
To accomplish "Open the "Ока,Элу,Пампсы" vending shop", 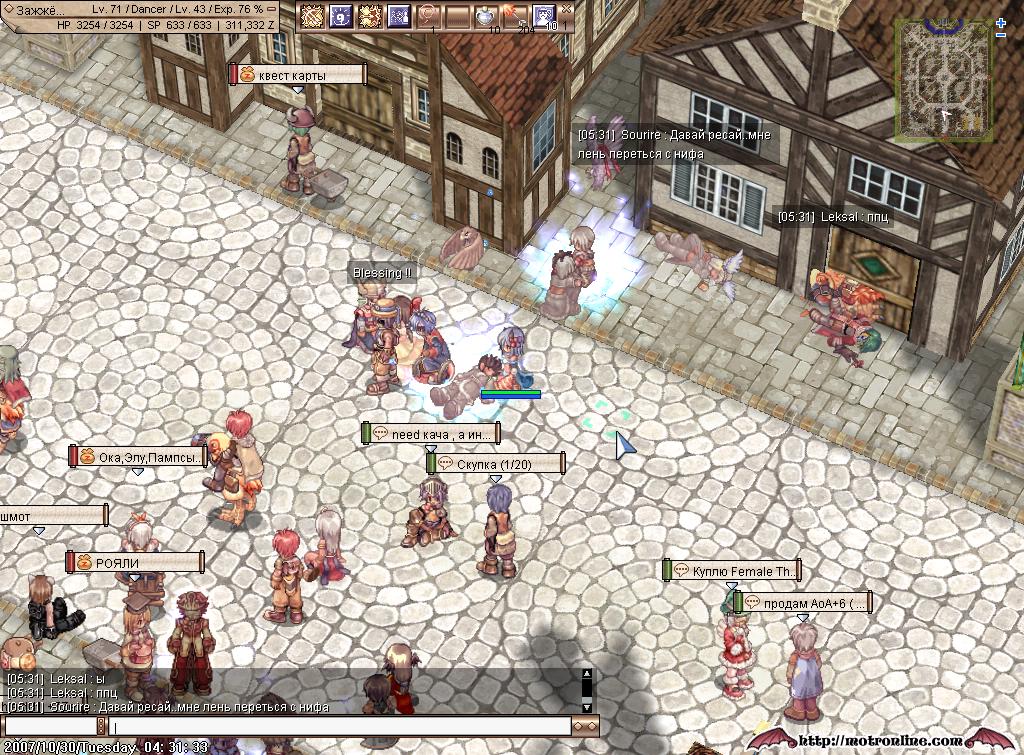I will (138, 457).
